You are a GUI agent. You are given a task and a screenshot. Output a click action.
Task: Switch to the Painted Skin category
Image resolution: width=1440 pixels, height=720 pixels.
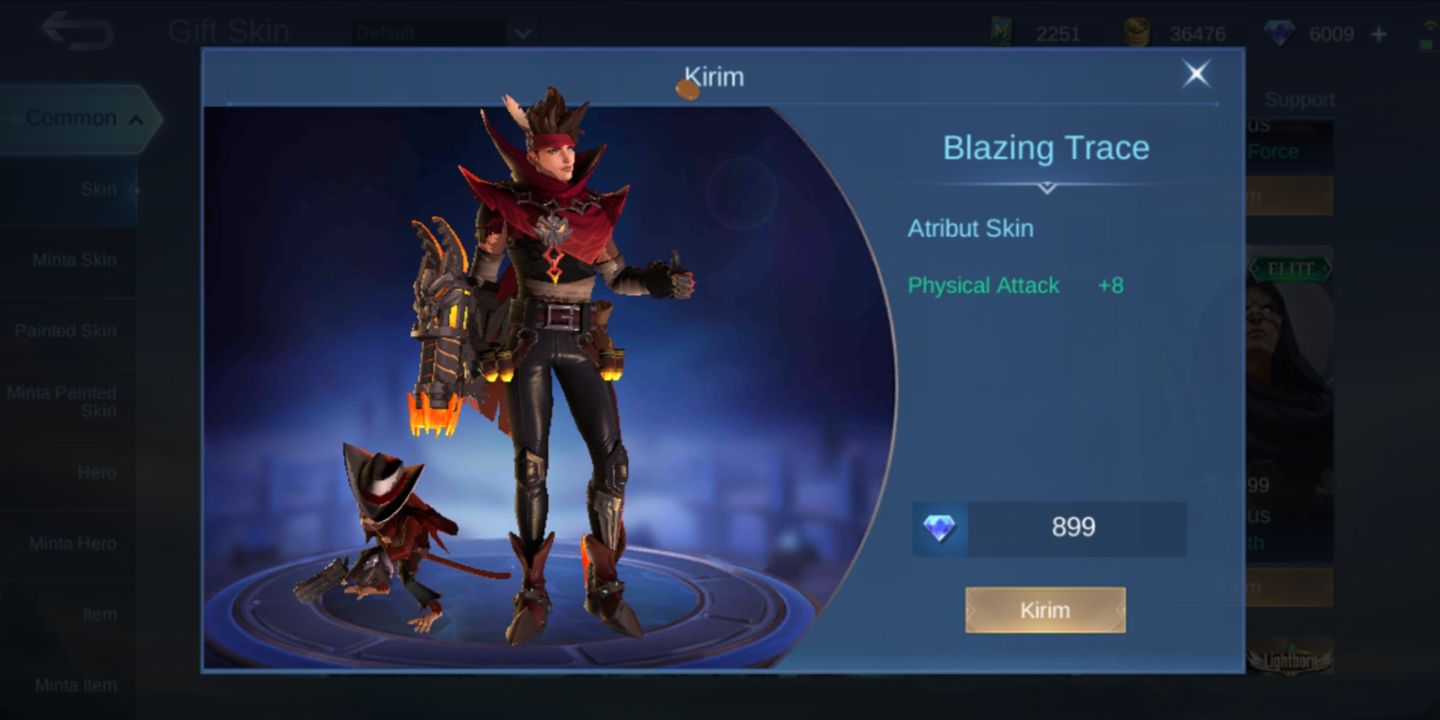click(x=68, y=330)
